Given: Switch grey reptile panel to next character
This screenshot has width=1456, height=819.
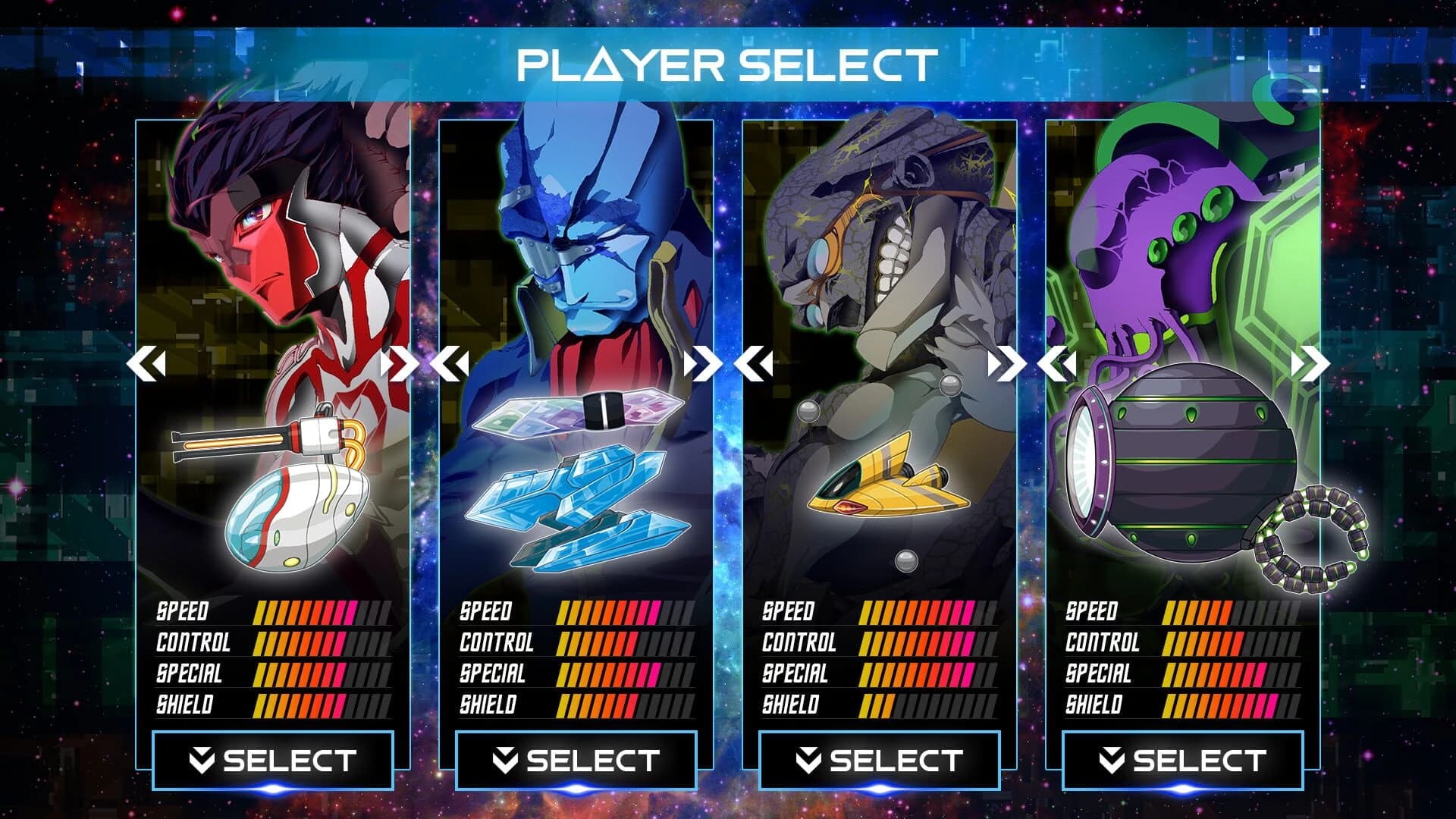Looking at the screenshot, I should (1006, 364).
